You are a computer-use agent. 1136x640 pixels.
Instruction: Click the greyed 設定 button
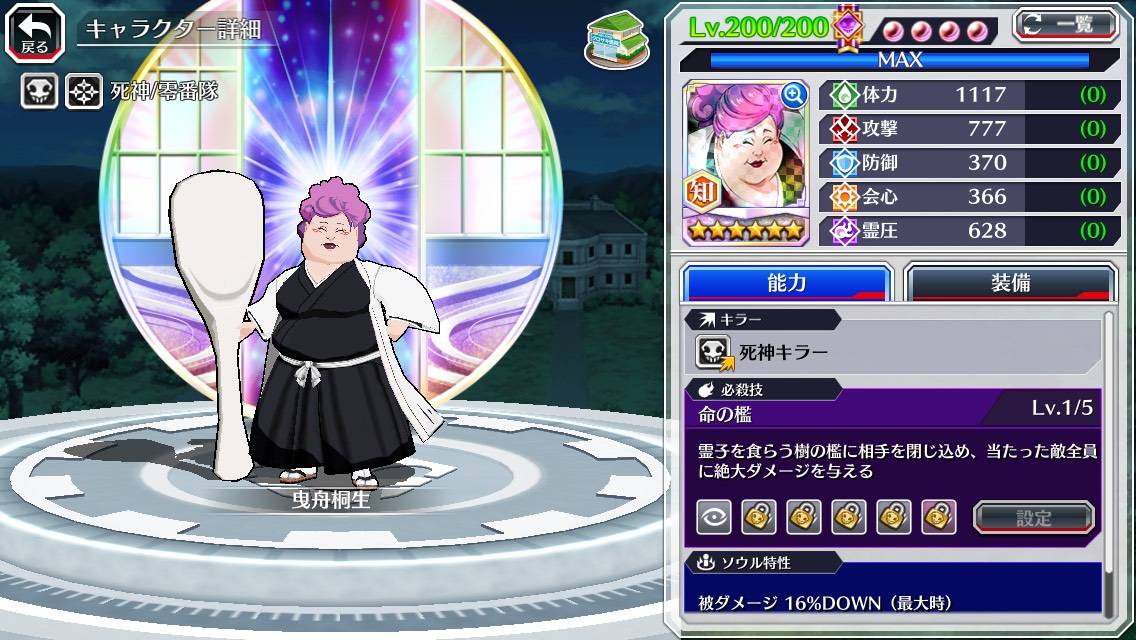click(x=1034, y=517)
